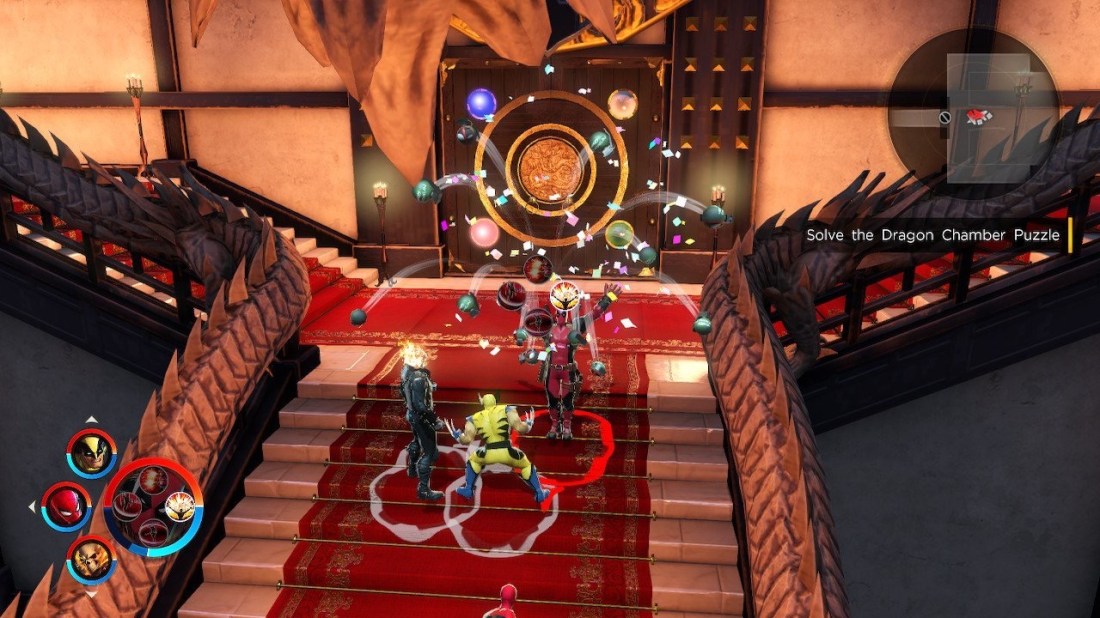Choose the Ghost Rider character portrait
This screenshot has height=618, width=1100.
pyautogui.click(x=92, y=559)
